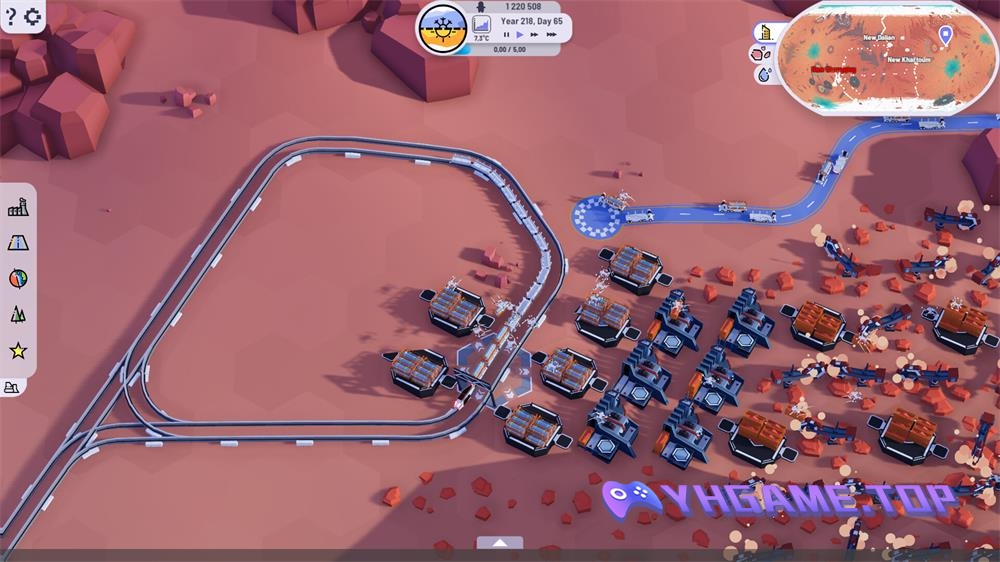Set game speed to normal play

point(520,35)
